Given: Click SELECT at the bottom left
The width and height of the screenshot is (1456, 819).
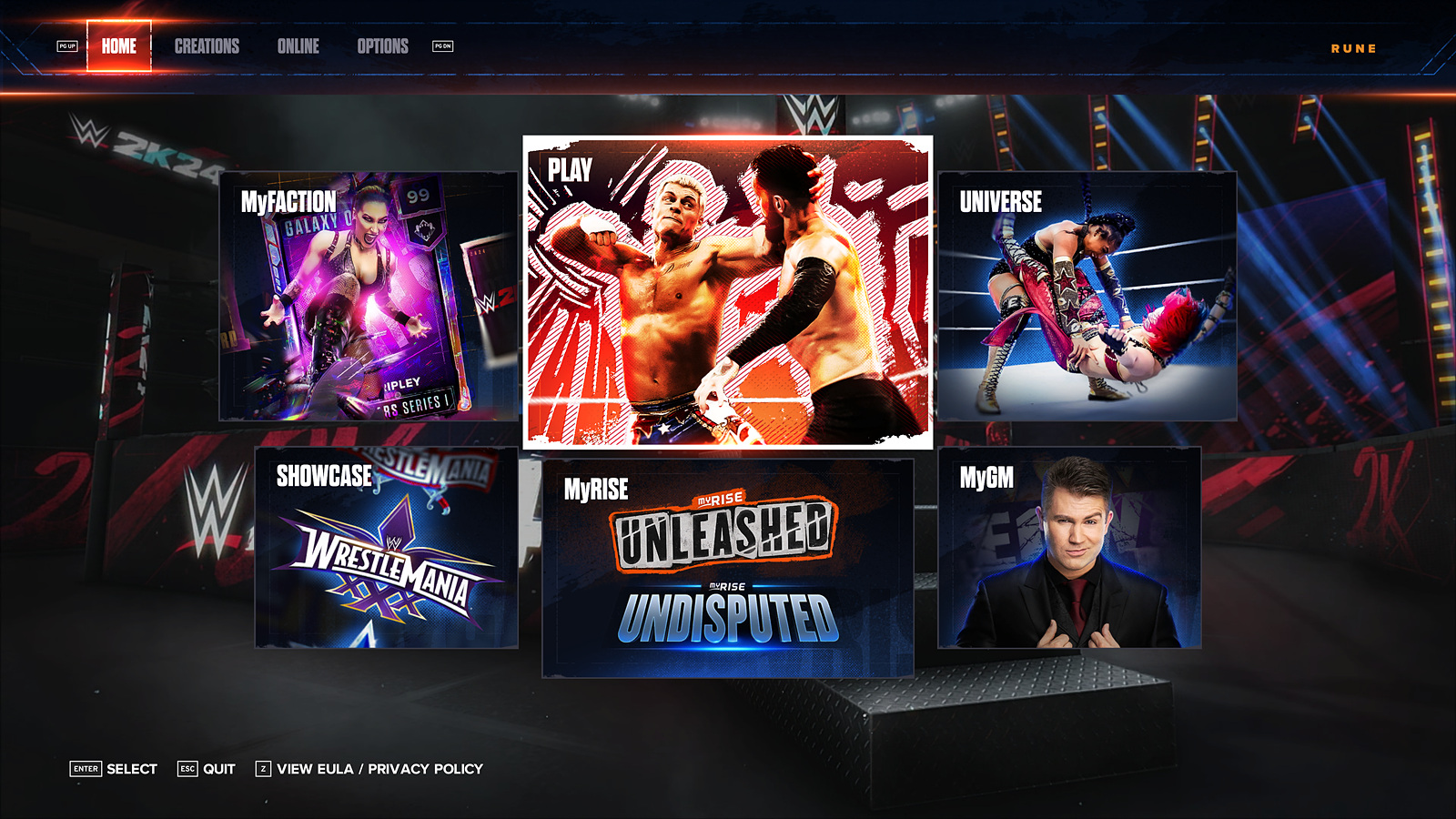Looking at the screenshot, I should pyautogui.click(x=133, y=769).
